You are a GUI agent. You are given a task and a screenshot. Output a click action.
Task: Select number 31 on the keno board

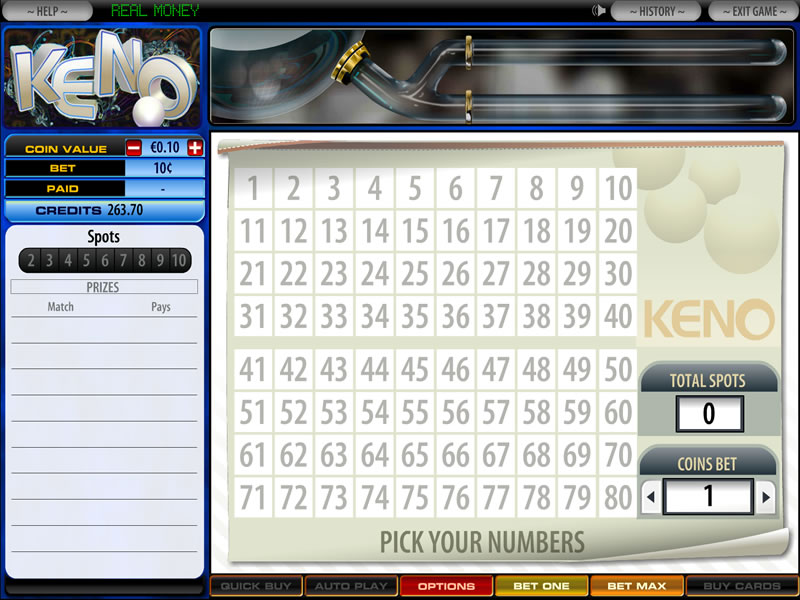click(253, 316)
